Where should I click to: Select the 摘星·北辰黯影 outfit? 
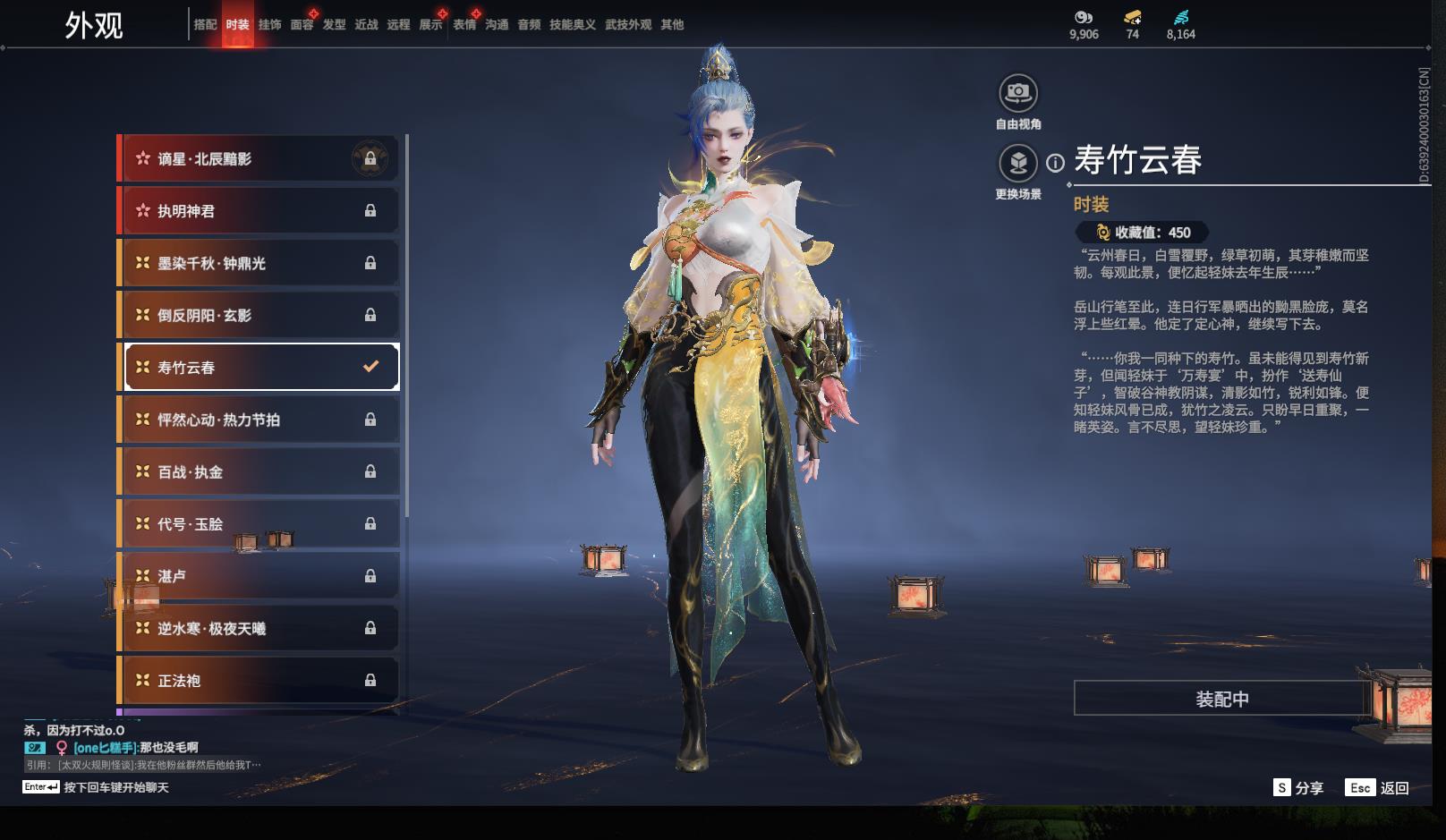[259, 159]
